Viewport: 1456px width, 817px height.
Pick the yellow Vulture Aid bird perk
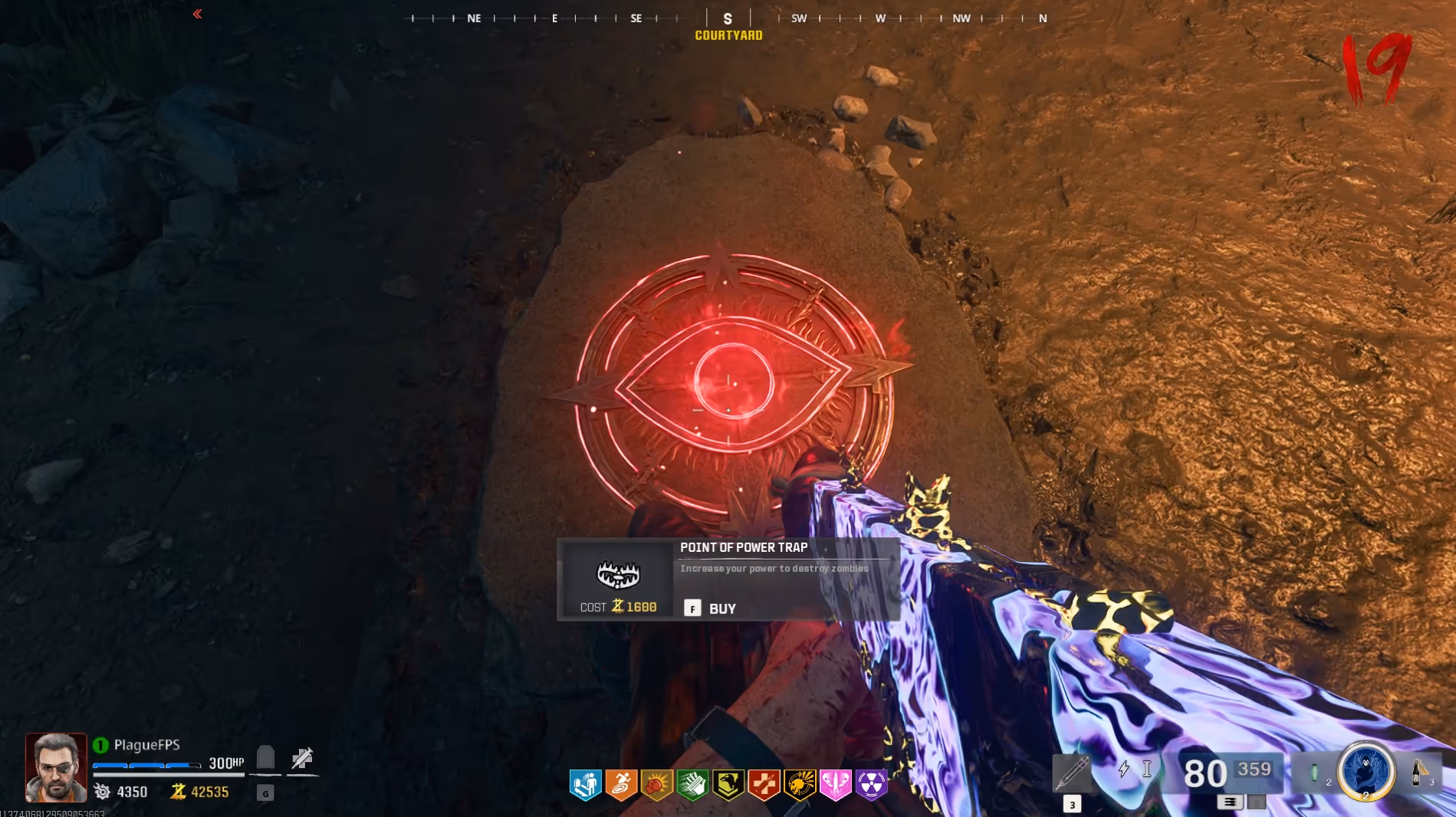tap(728, 785)
